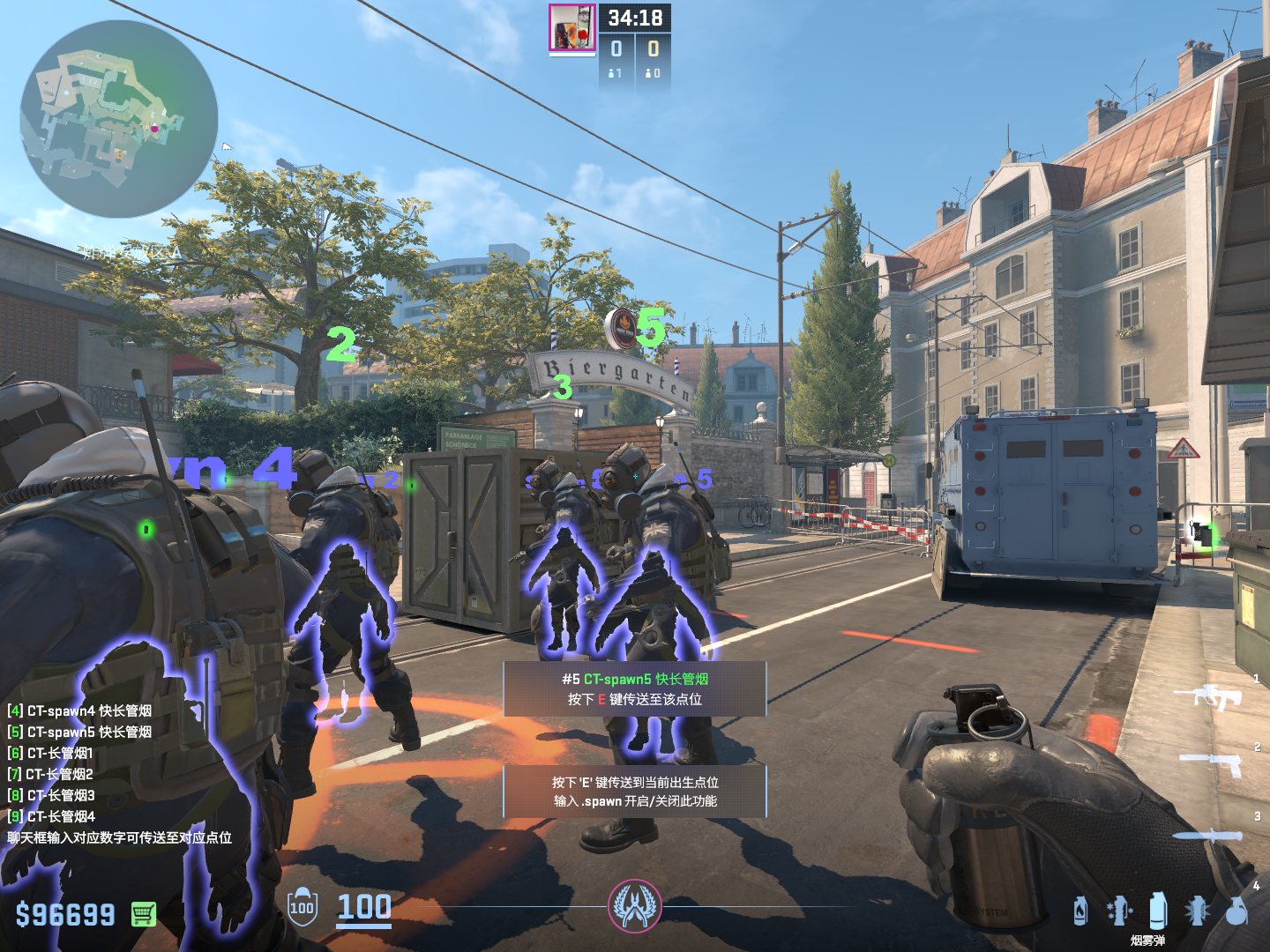The width and height of the screenshot is (1270, 952).
Task: Click the player avatar beside the timer
Action: [x=572, y=28]
